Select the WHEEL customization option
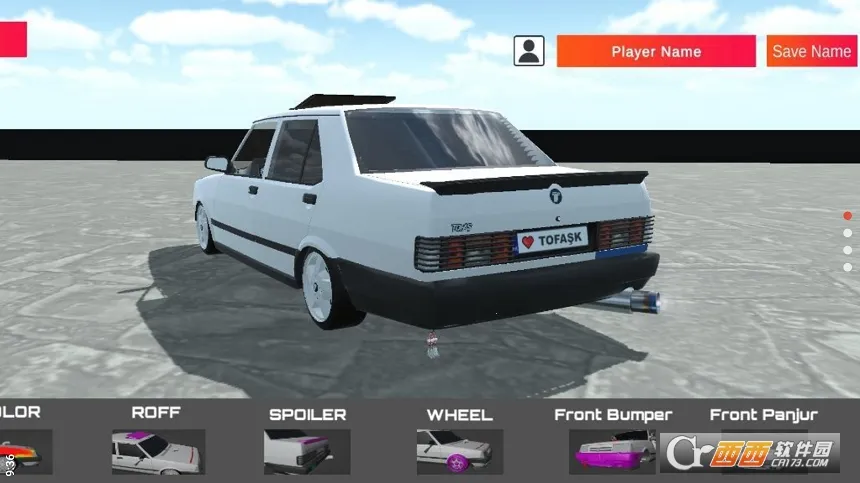 (x=459, y=451)
